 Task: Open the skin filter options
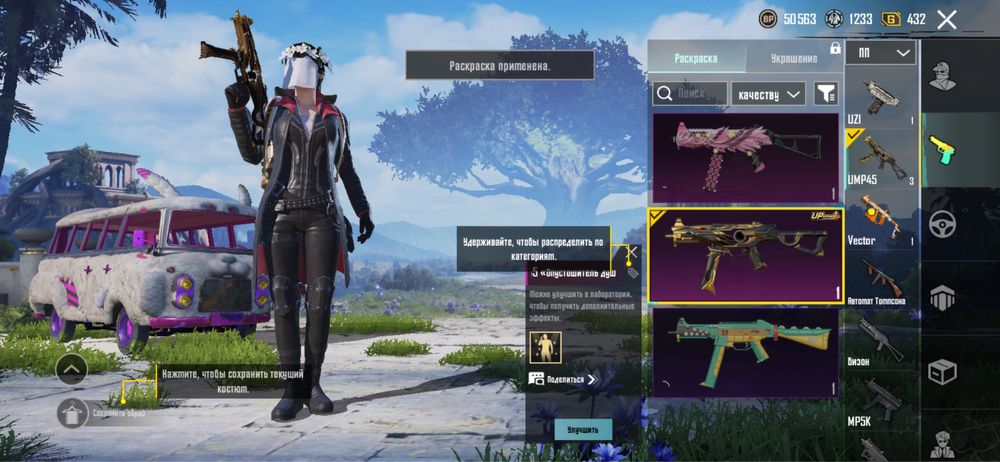[x=826, y=93]
